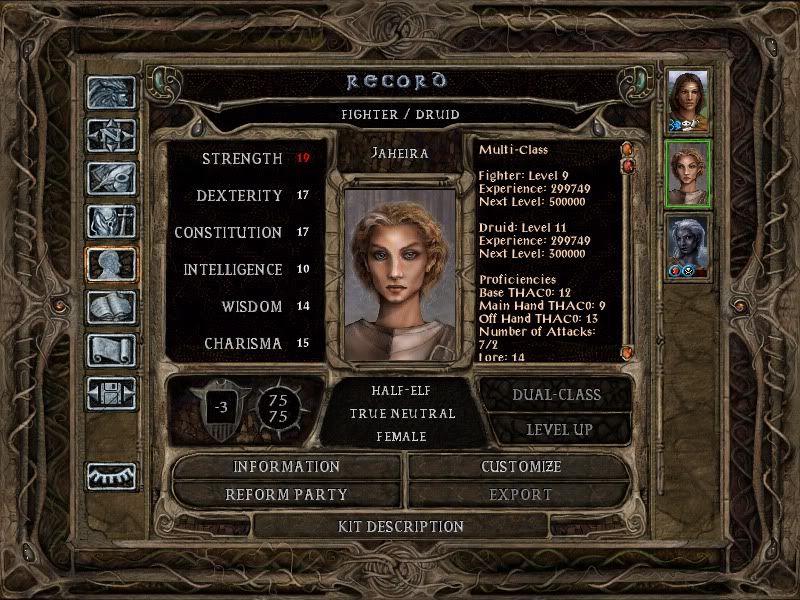Select Jaheira's green-framed side portrait
Viewport: 800px width, 600px height.
(x=688, y=174)
